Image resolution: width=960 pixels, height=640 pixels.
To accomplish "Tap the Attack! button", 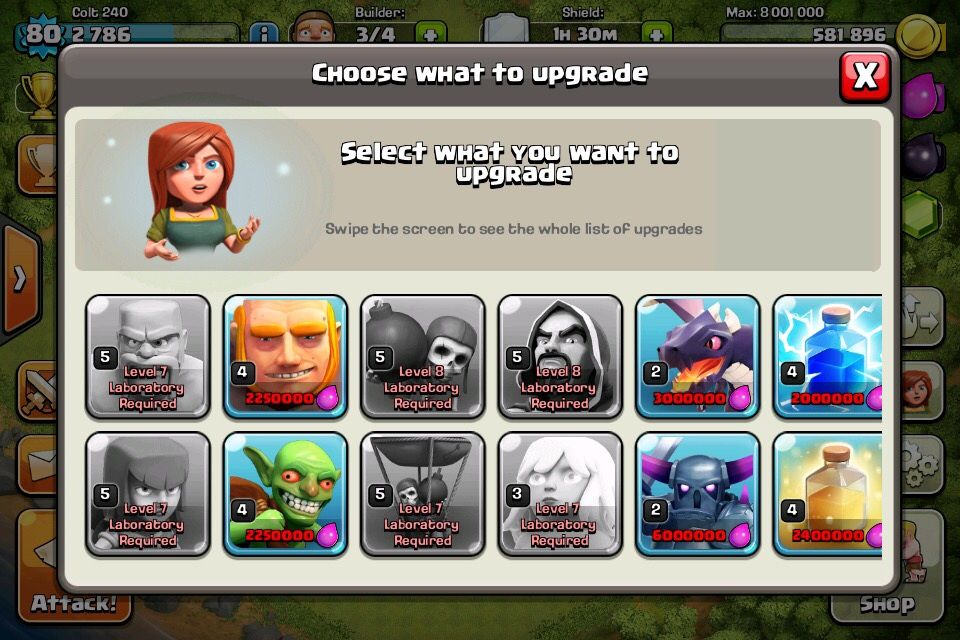I will (x=72, y=602).
